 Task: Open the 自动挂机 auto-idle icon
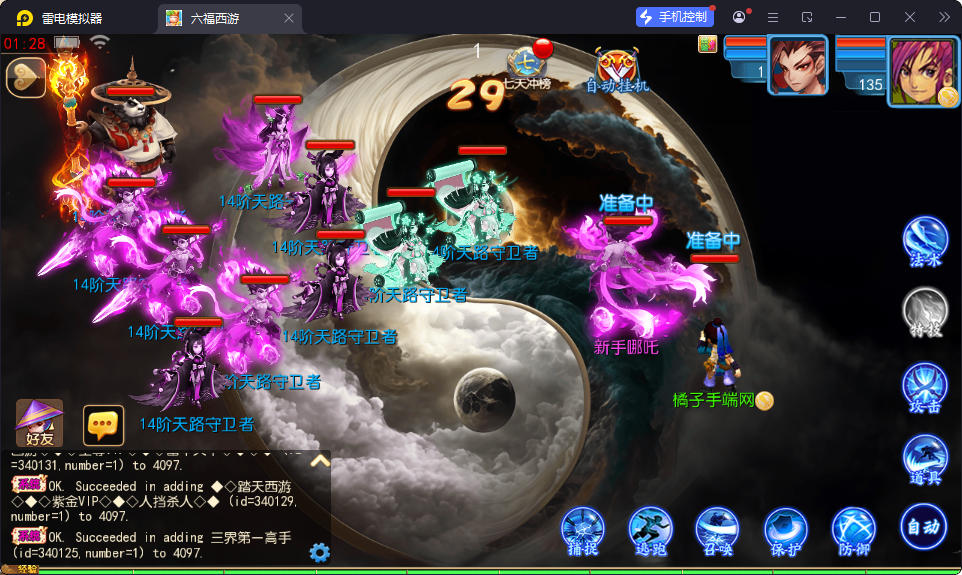(x=617, y=68)
